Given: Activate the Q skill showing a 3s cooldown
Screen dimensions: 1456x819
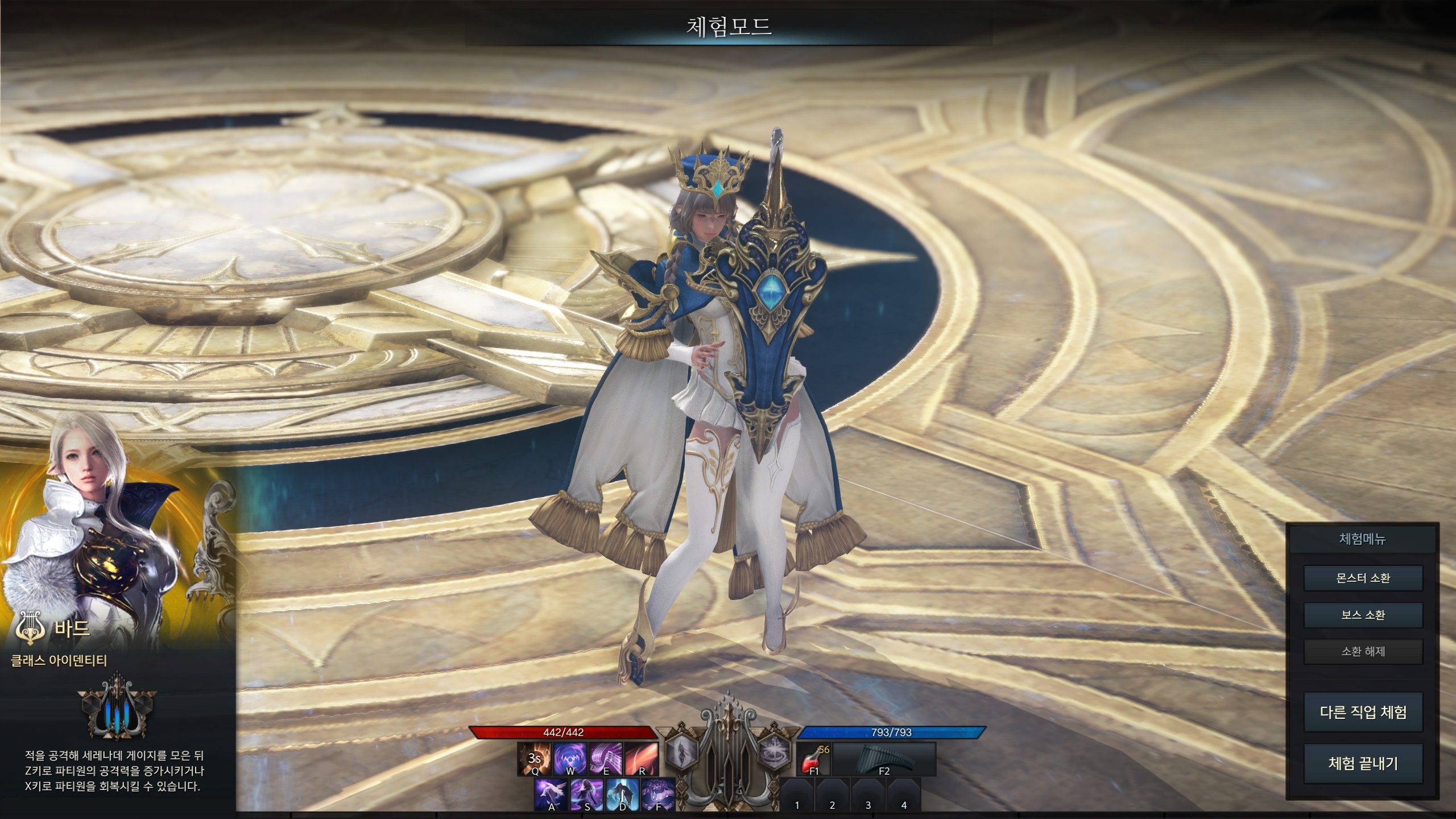Looking at the screenshot, I should point(534,759).
